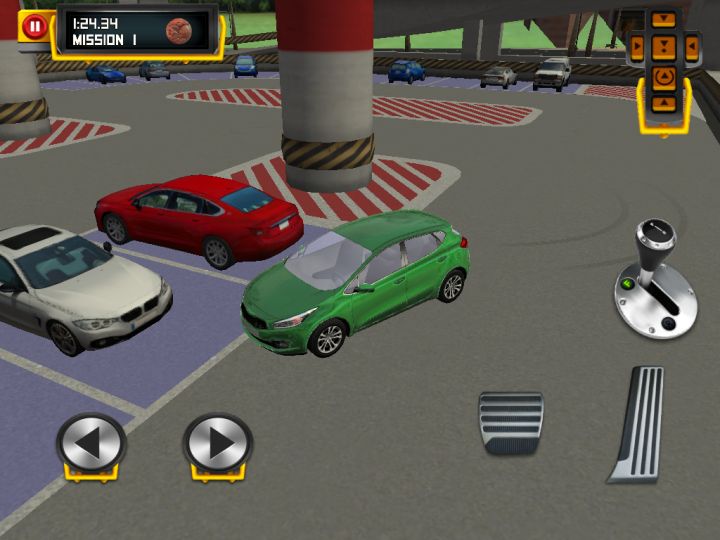
Task: Step on the accelerator pedal
Action: click(638, 424)
